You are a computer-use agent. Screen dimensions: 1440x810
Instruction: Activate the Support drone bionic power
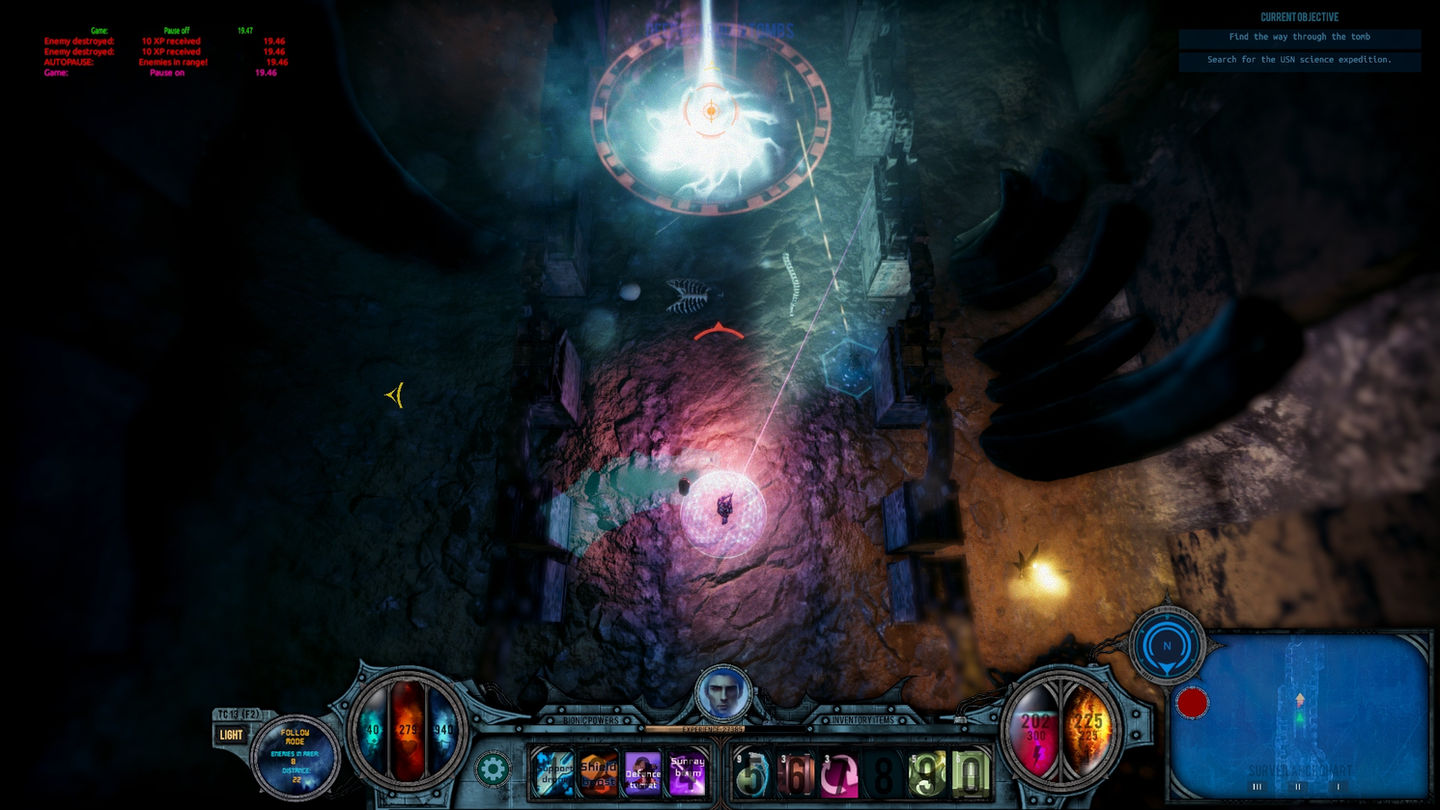(x=552, y=773)
